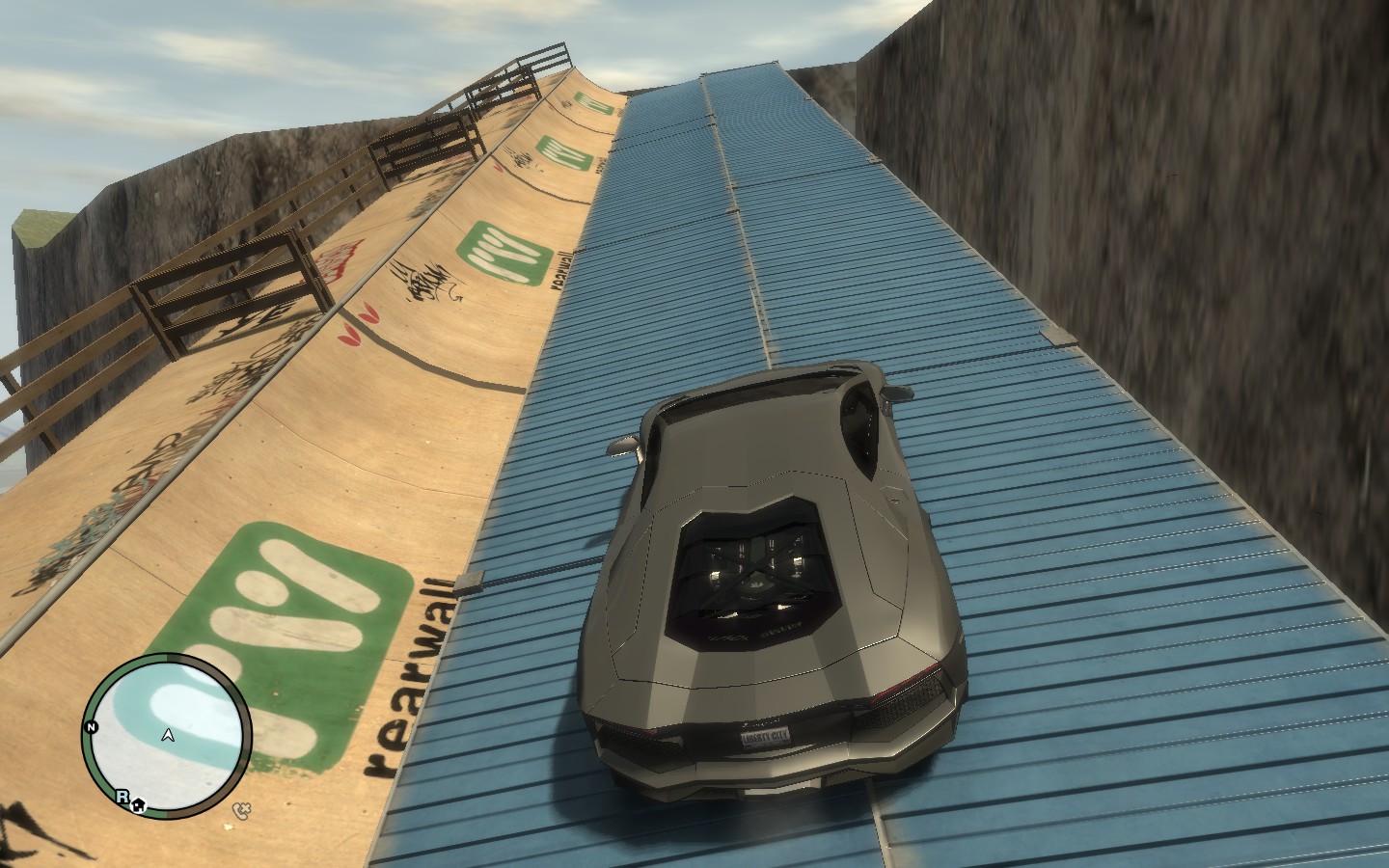This screenshot has width=1389, height=868.
Task: Click the north N marker on the radar
Action: pyautogui.click(x=93, y=727)
